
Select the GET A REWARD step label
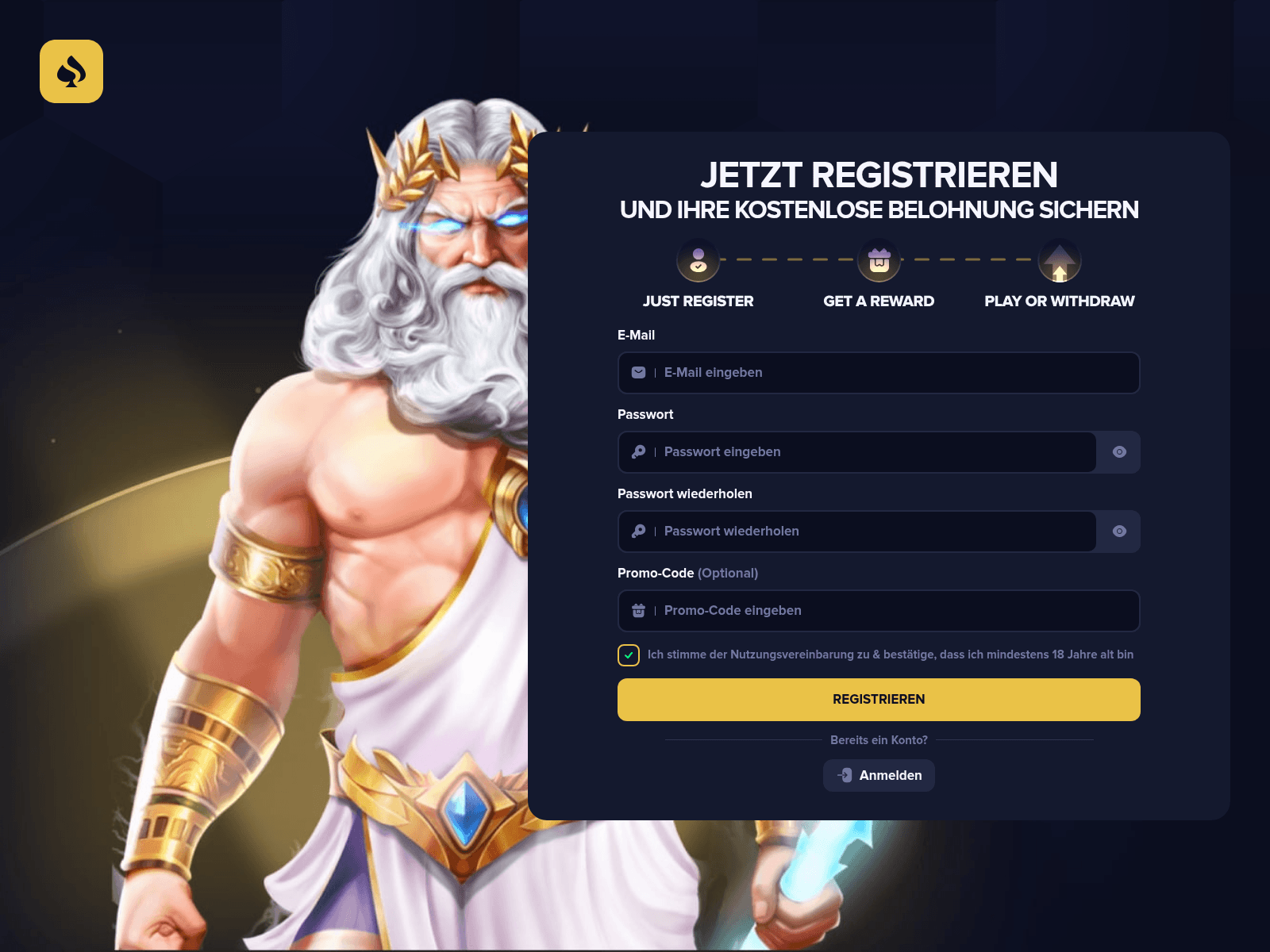tap(878, 301)
